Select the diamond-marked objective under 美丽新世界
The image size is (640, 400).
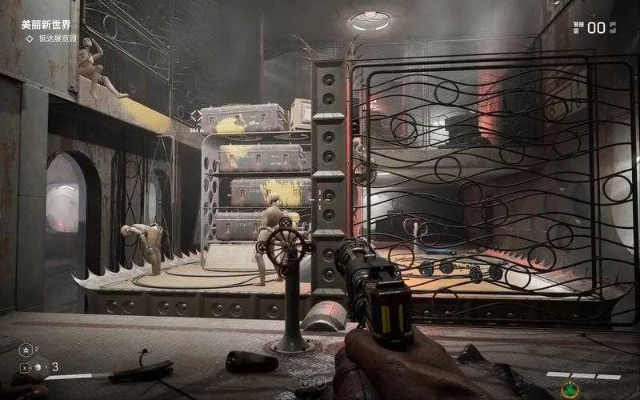click(56, 38)
